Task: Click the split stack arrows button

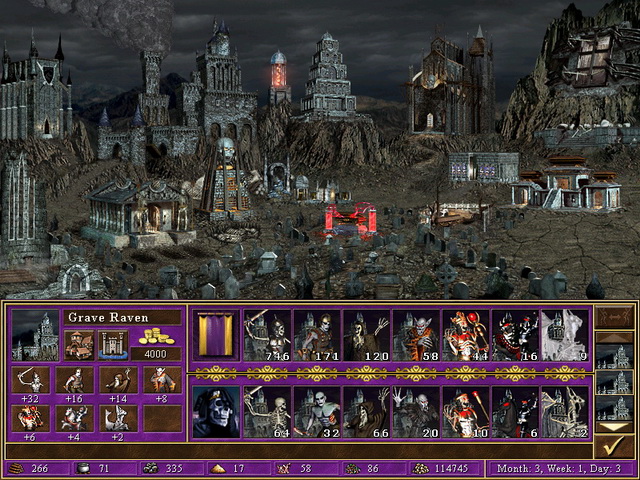Action: click(x=615, y=318)
